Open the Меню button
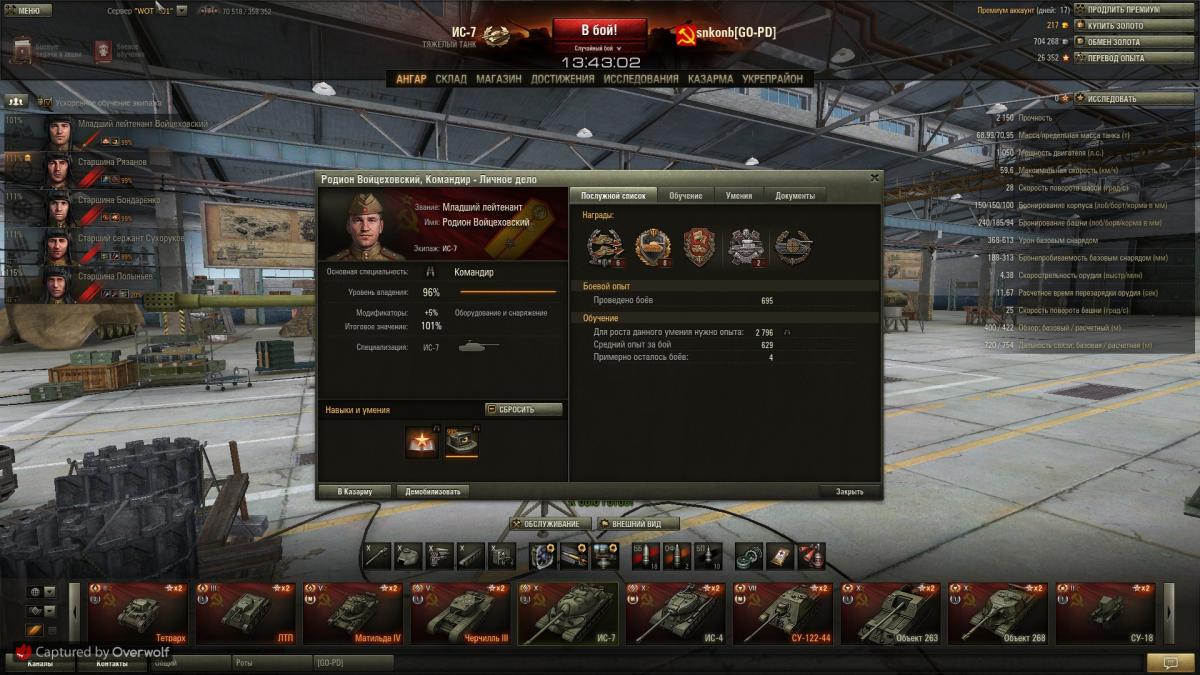Viewport: 1200px width, 675px height. [x=28, y=11]
